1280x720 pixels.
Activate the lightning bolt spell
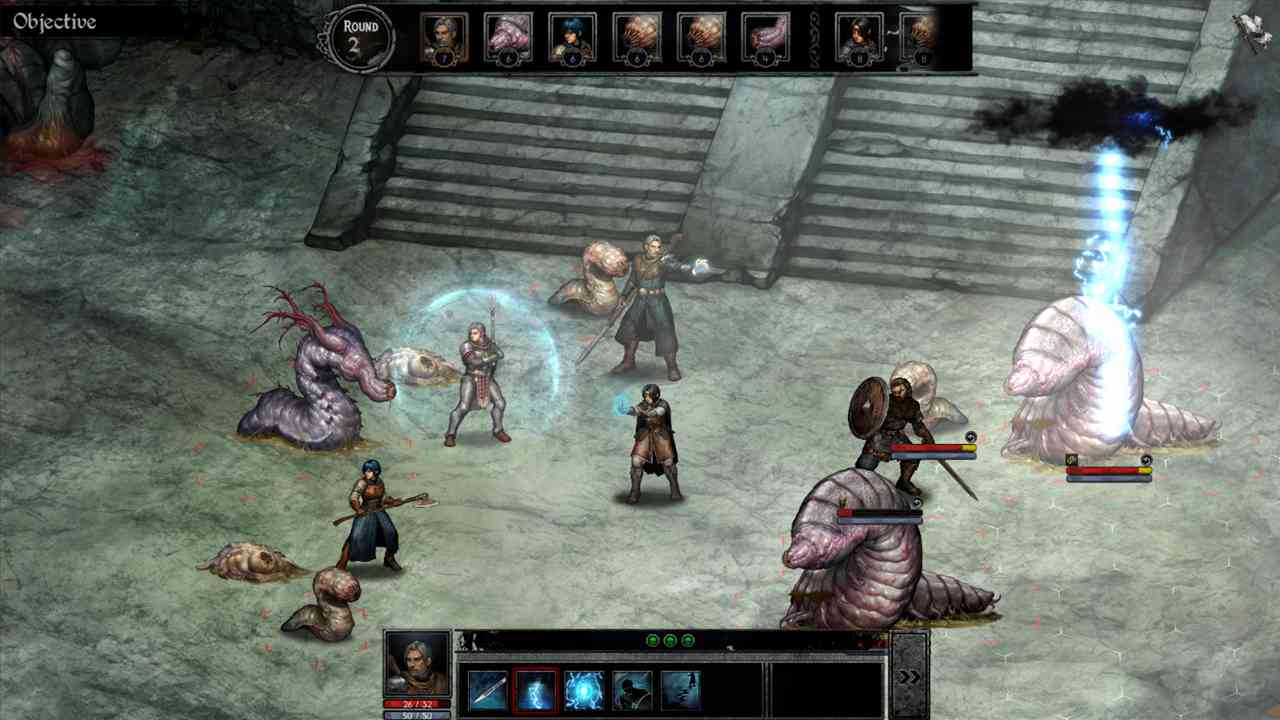click(536, 690)
